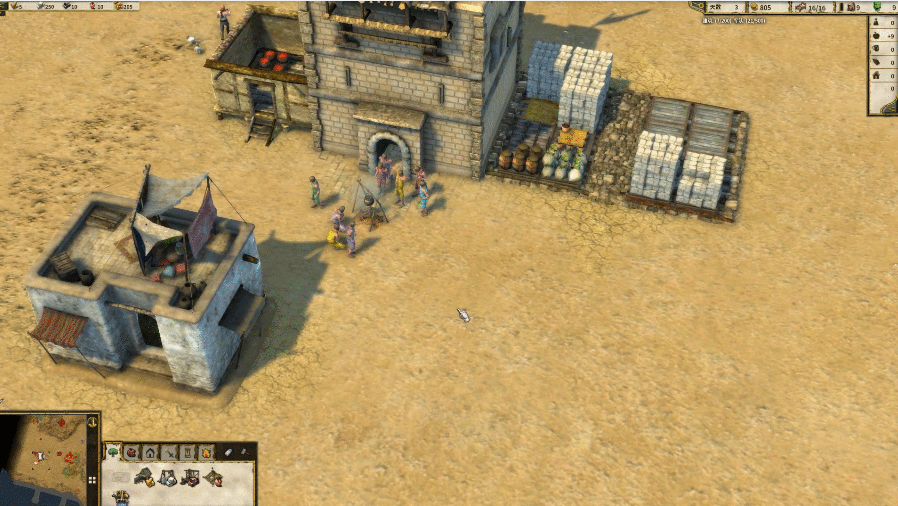Viewport: 898px width, 506px height.
Task: Click the grid button beside the minimap
Action: click(94, 479)
